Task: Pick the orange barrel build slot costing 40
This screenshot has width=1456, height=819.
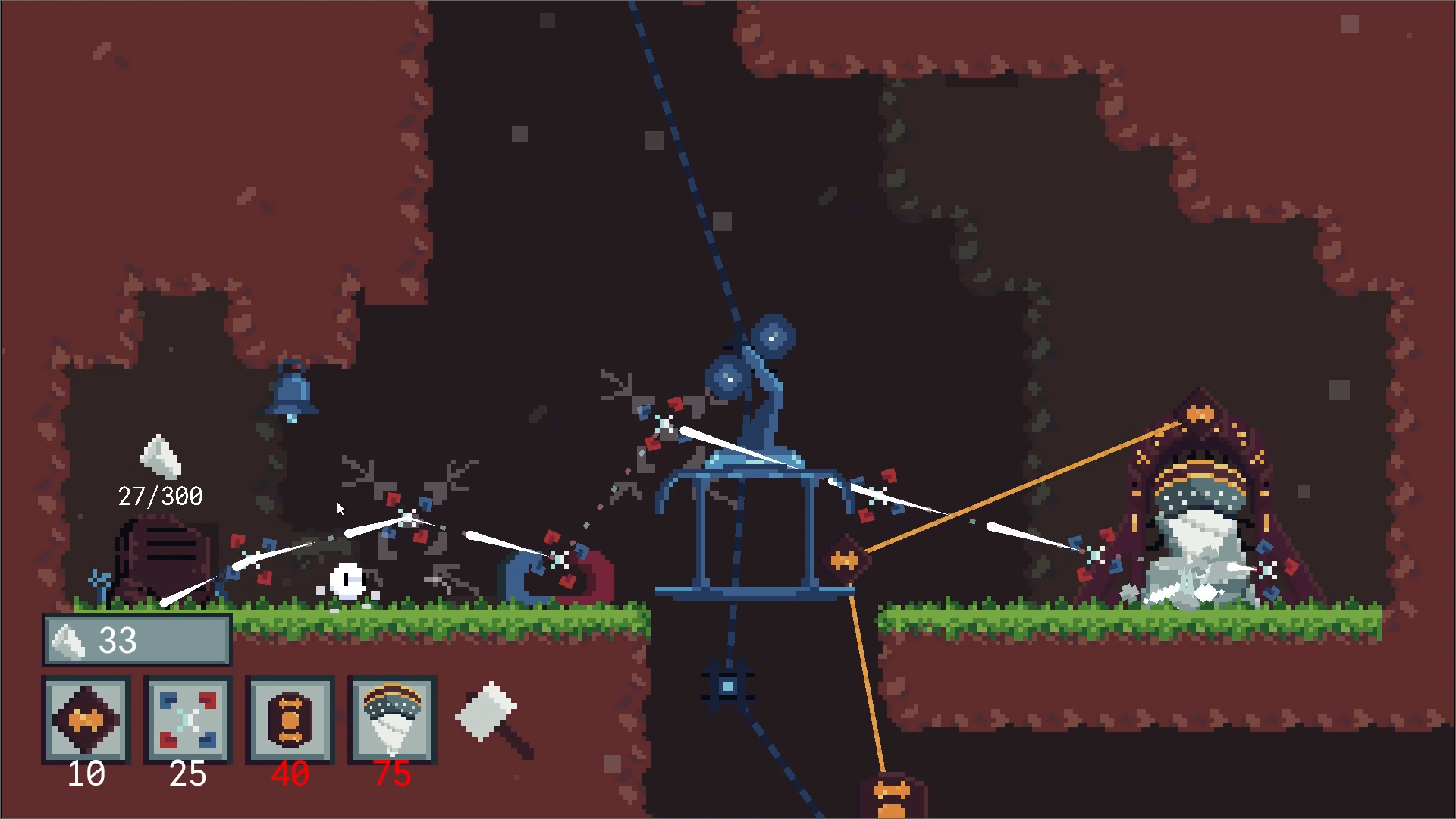Action: [x=290, y=719]
